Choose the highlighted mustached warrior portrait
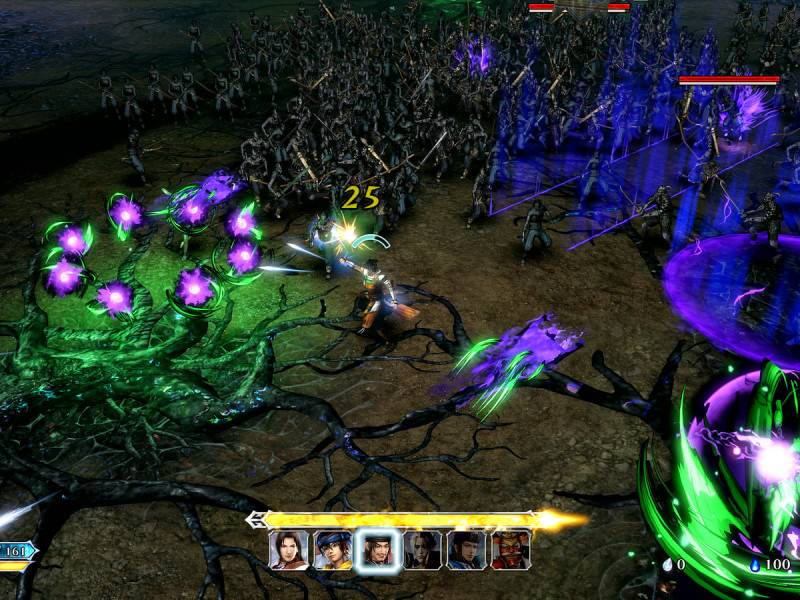The height and width of the screenshot is (600, 800). point(378,549)
